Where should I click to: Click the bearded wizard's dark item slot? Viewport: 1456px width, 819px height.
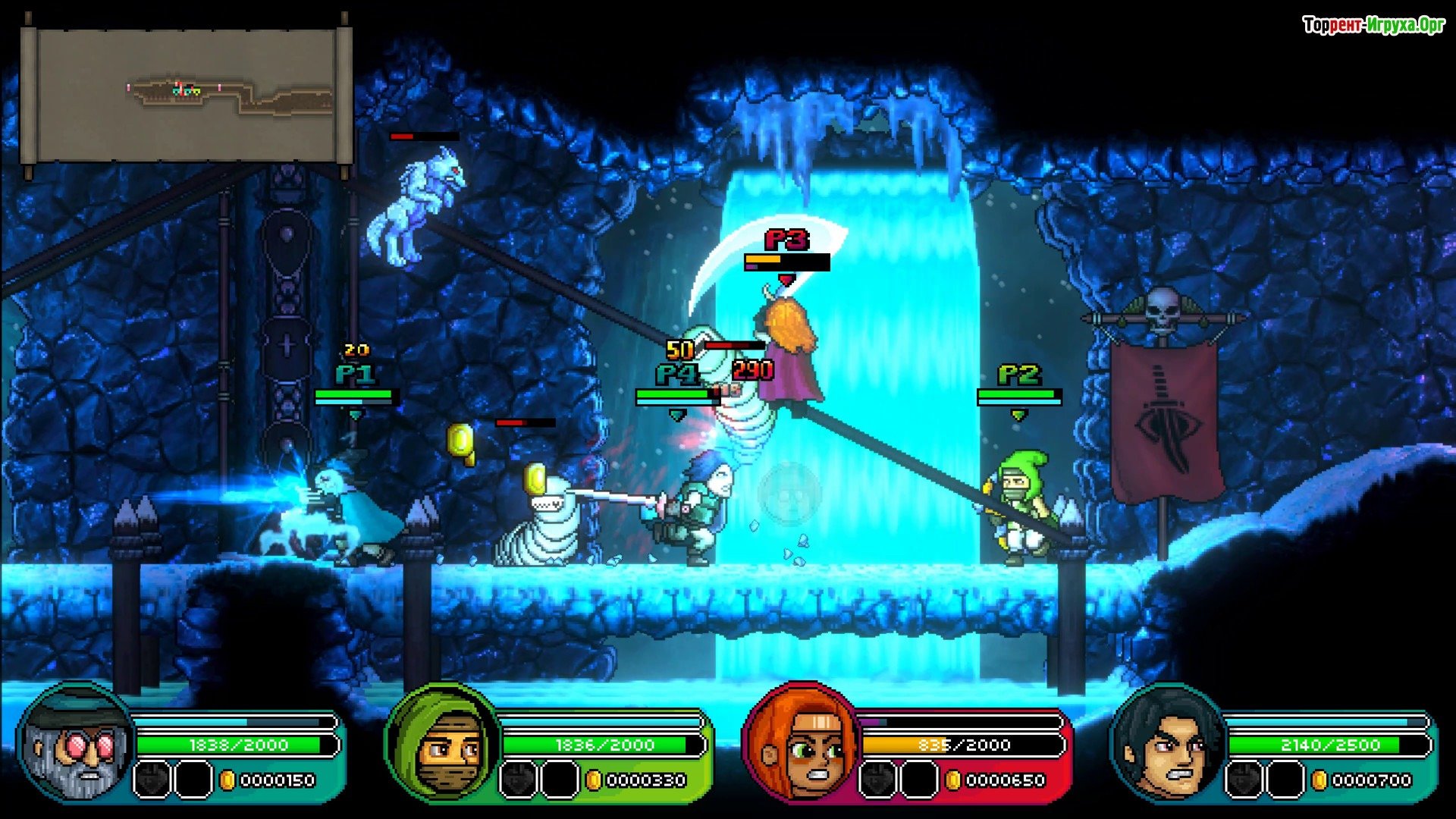(152, 780)
